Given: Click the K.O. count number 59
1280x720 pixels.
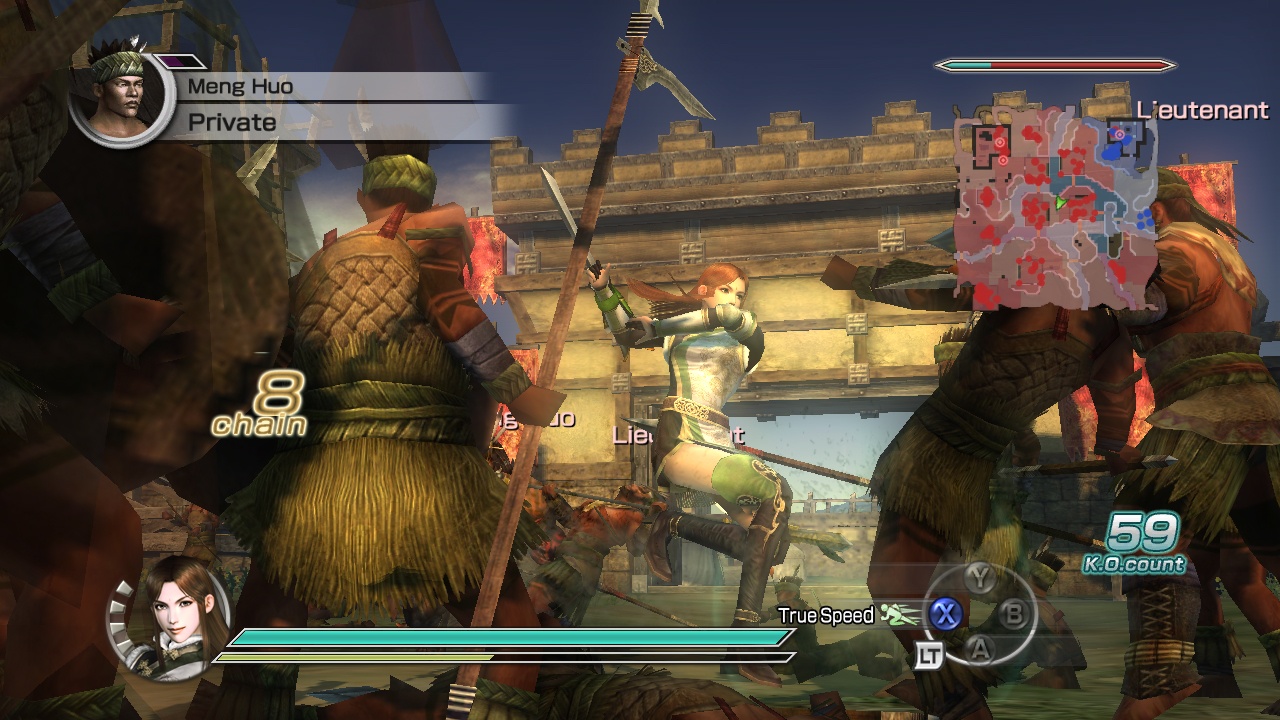Looking at the screenshot, I should (1140, 530).
